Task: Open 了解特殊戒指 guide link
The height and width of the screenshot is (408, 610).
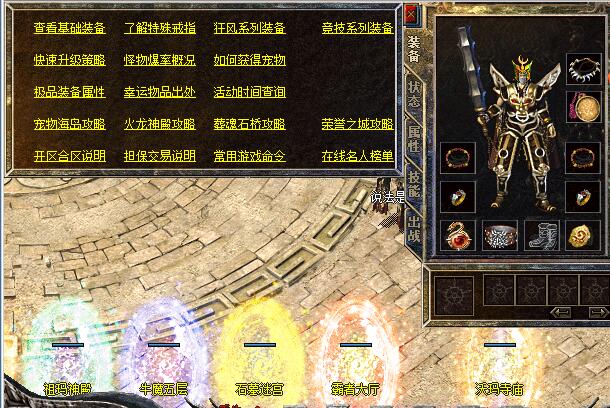Action: pos(160,28)
